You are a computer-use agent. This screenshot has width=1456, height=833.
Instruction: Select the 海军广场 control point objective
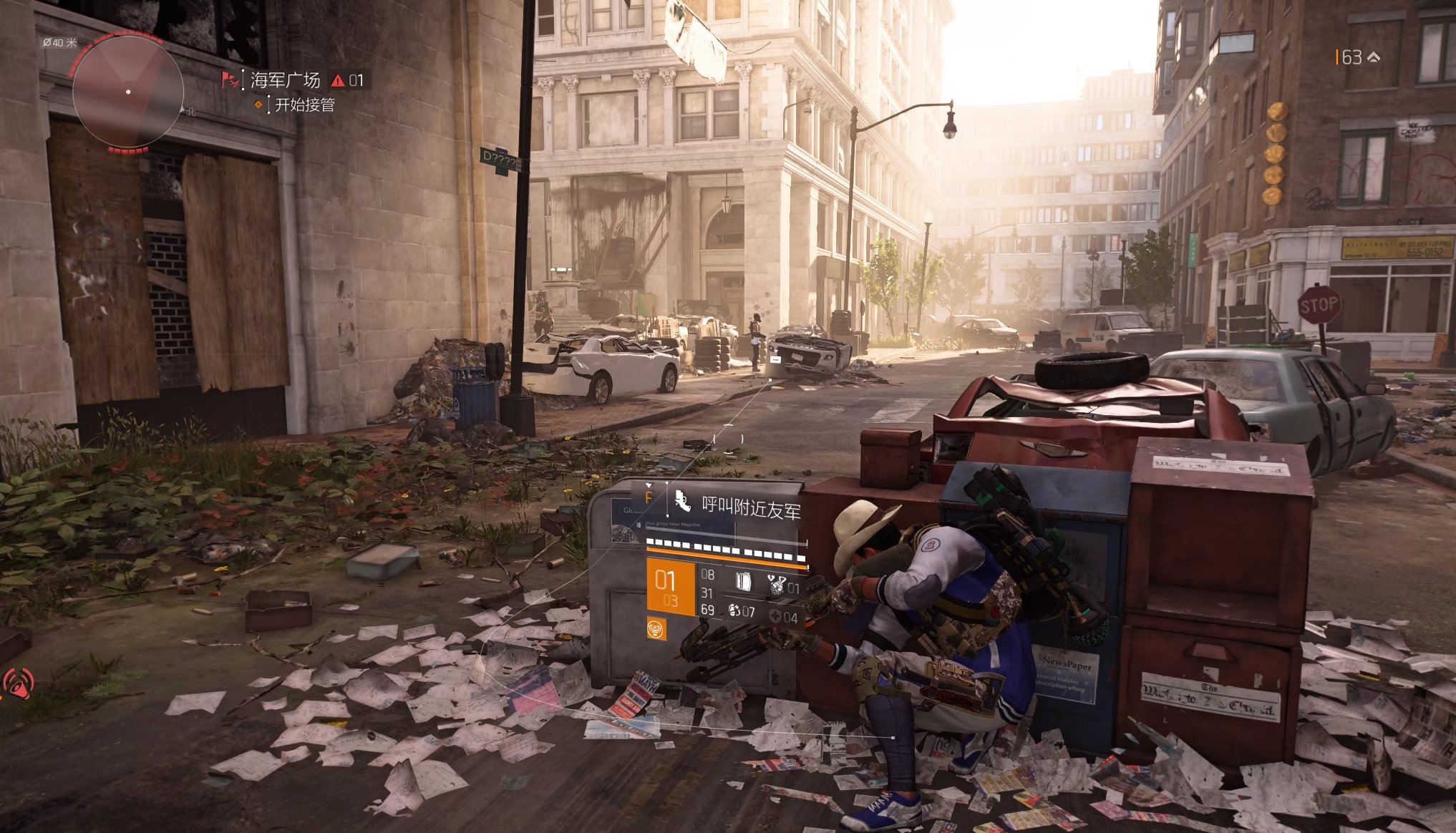pos(285,80)
